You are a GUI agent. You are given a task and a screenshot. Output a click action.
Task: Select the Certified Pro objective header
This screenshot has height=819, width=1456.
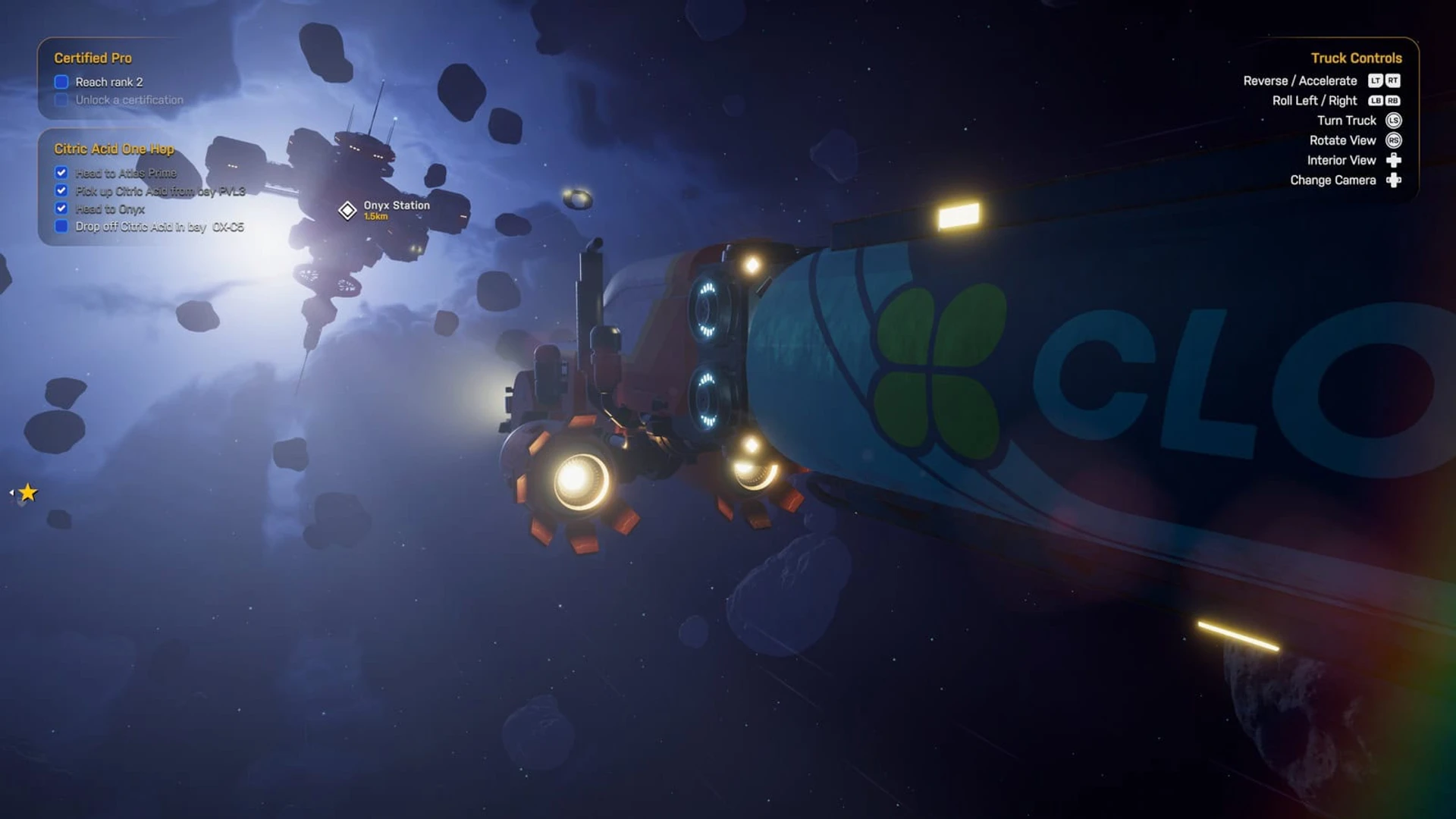[x=93, y=58]
